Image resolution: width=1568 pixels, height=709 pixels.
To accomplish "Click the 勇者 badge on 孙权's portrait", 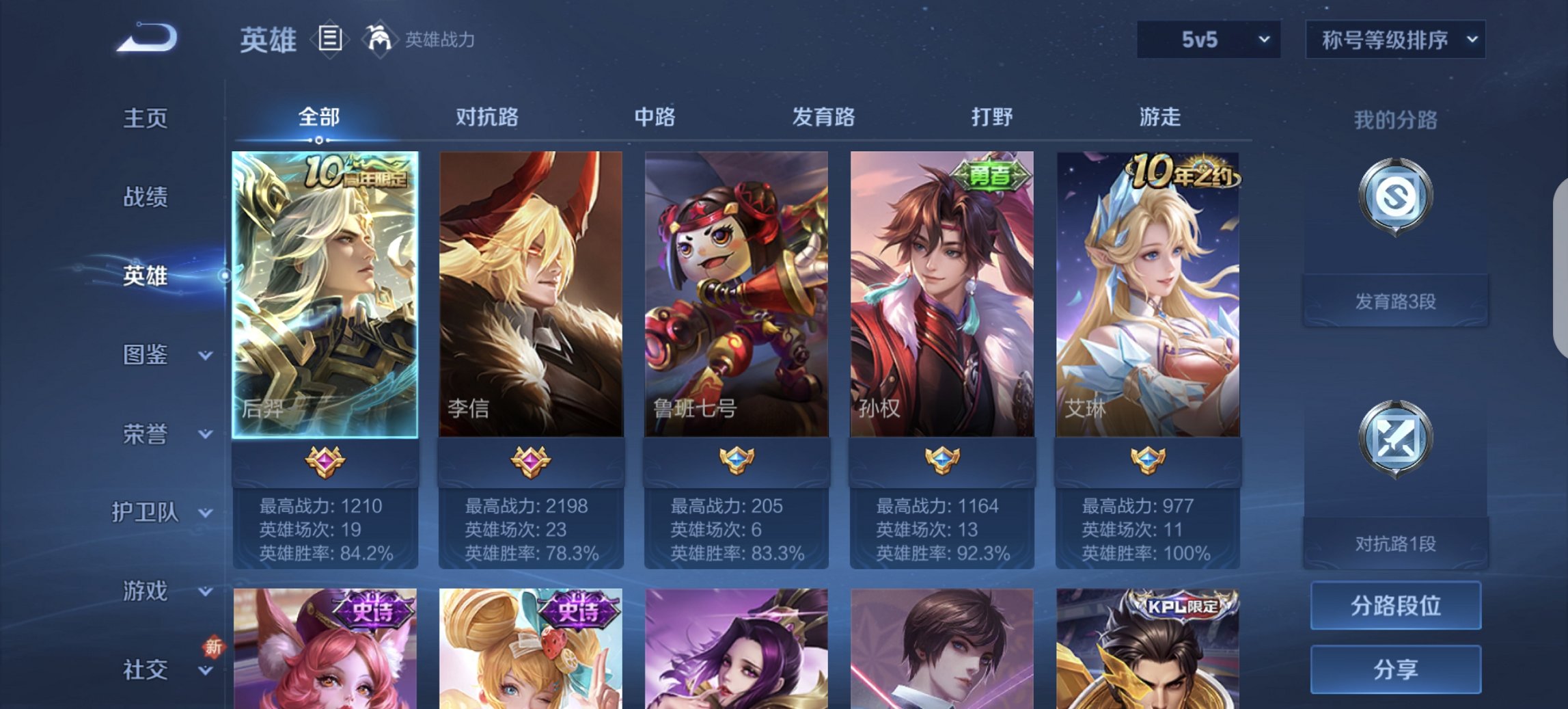I will [991, 174].
